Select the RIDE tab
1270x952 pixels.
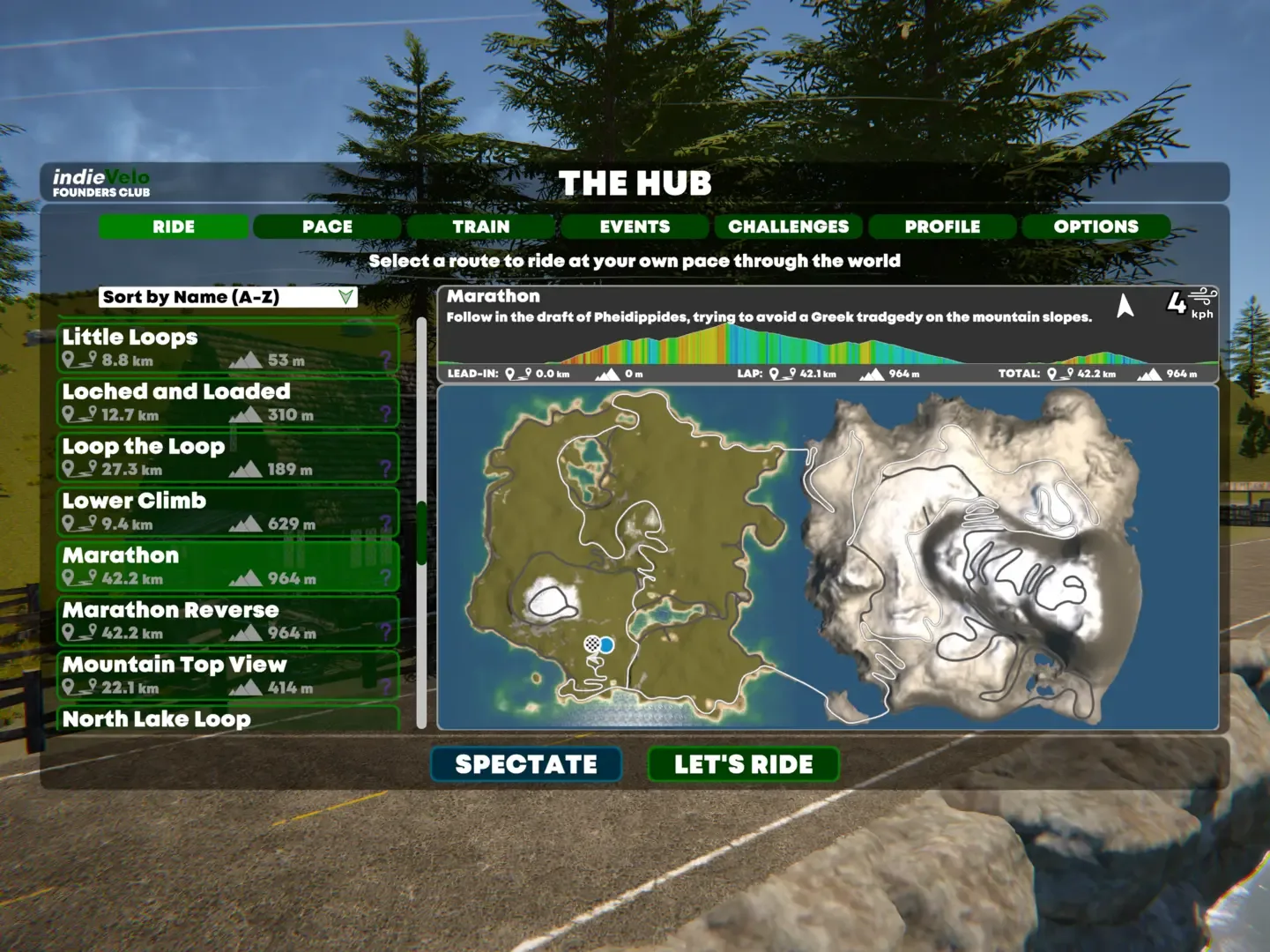(174, 227)
